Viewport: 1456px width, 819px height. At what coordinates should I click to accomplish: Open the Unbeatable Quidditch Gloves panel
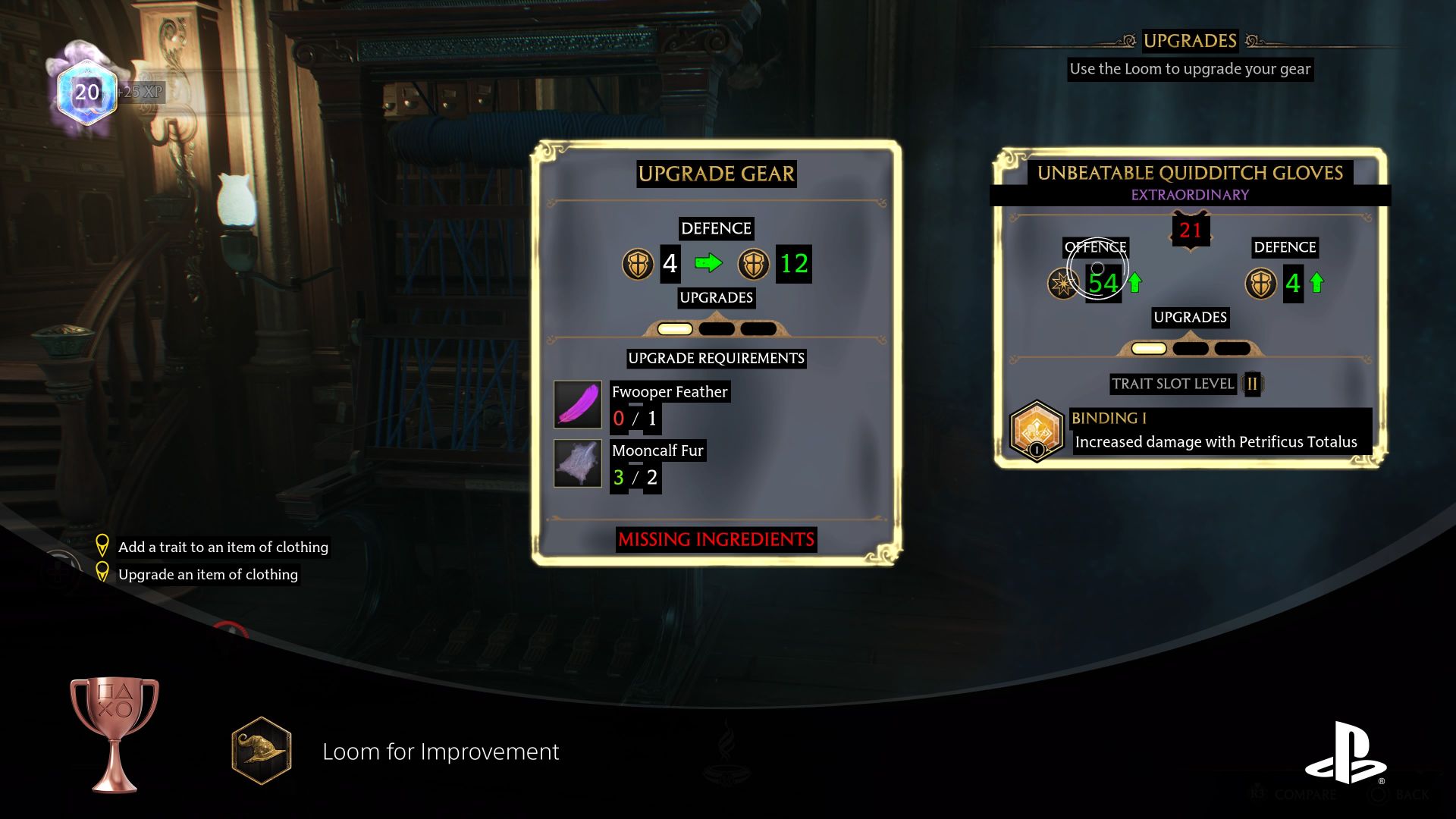[1189, 173]
